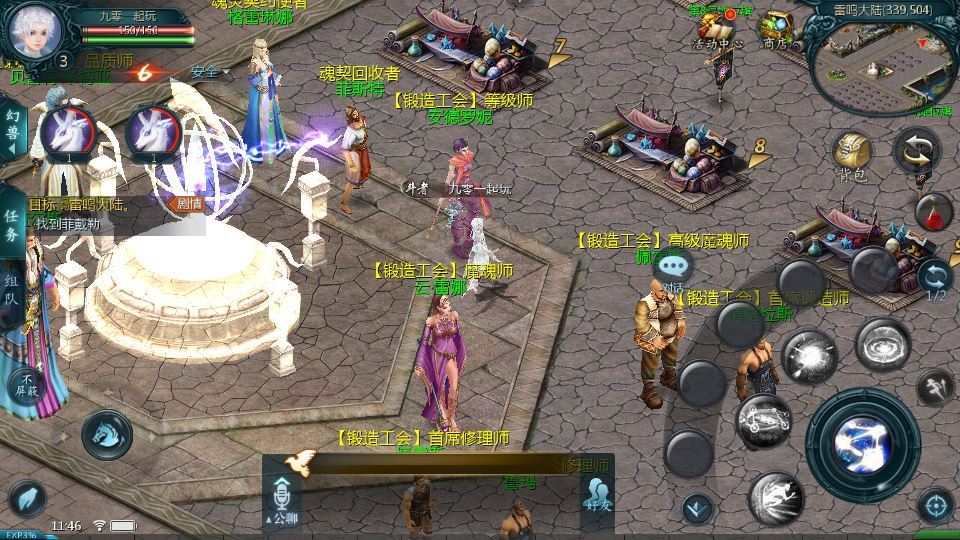
Task: Open the 商店 shop
Action: click(x=775, y=30)
